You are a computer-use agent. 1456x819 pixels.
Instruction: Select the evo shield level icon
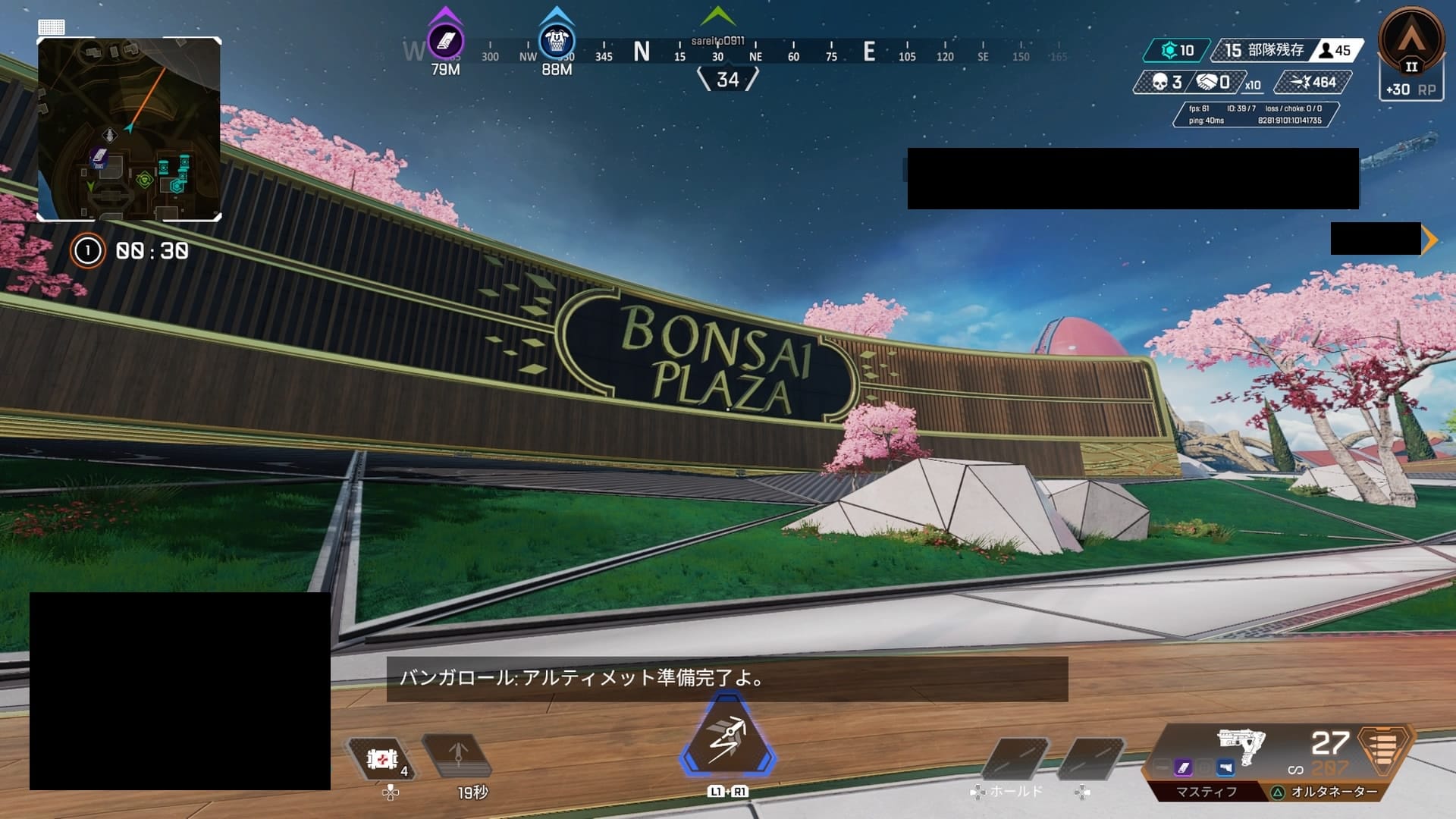click(x=1170, y=50)
